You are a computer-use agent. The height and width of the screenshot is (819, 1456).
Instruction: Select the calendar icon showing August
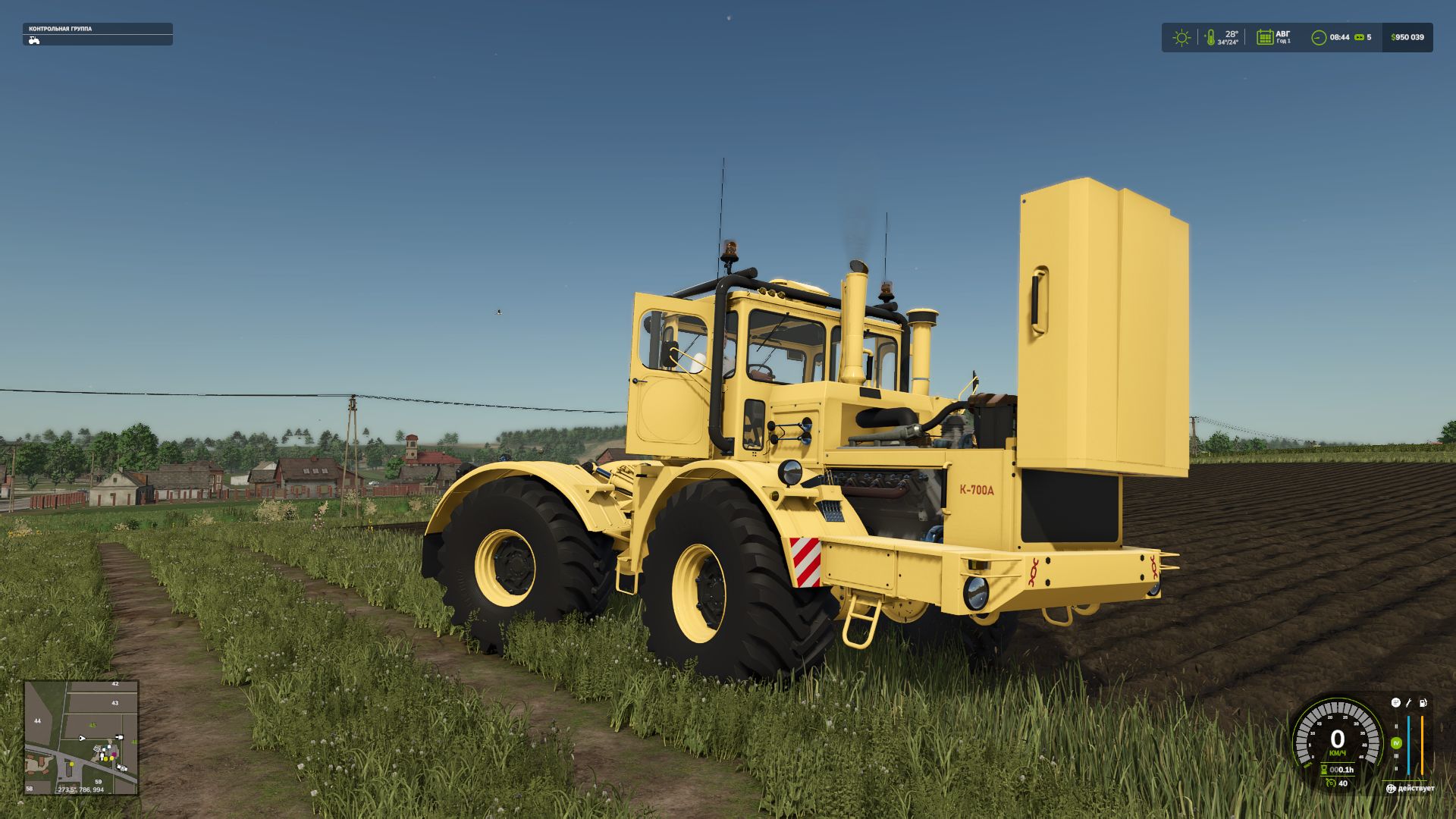coord(1264,37)
